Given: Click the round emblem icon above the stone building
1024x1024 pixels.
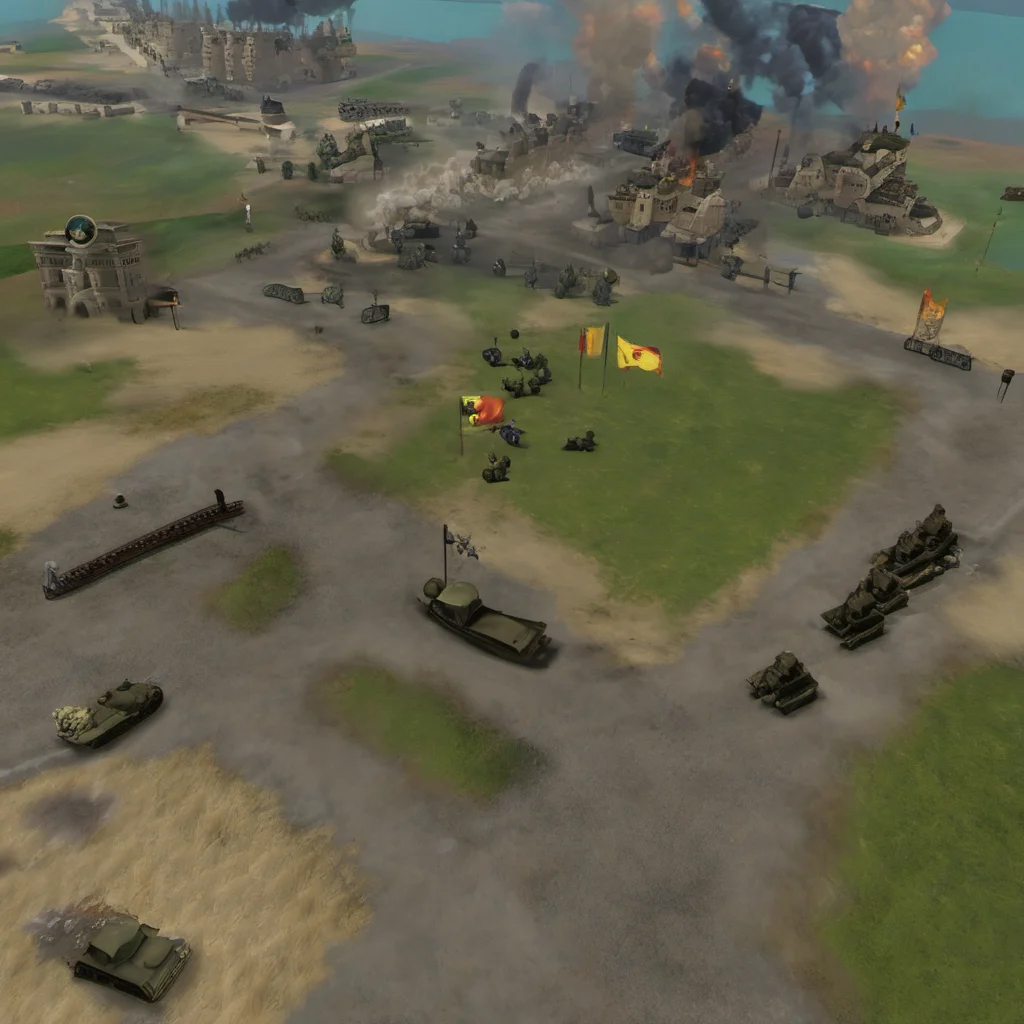Looking at the screenshot, I should click(x=80, y=231).
